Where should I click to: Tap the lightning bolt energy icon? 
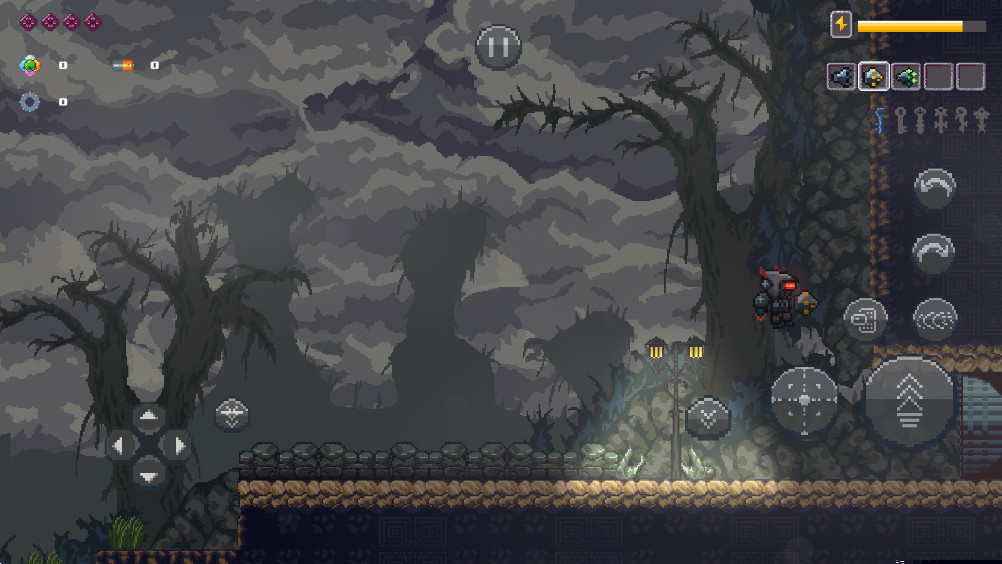coord(841,25)
